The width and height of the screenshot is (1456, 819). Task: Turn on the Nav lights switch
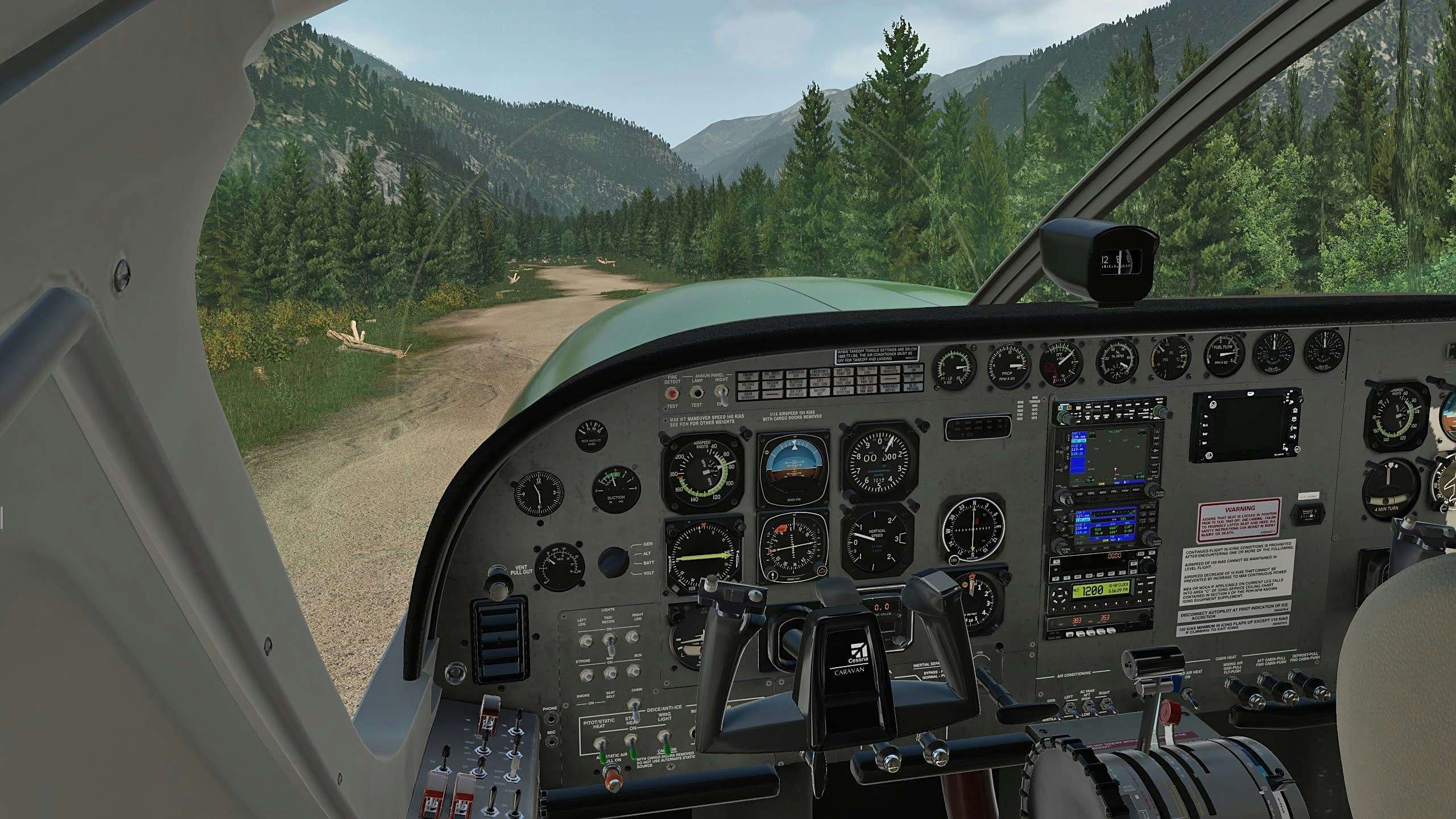coord(610,675)
